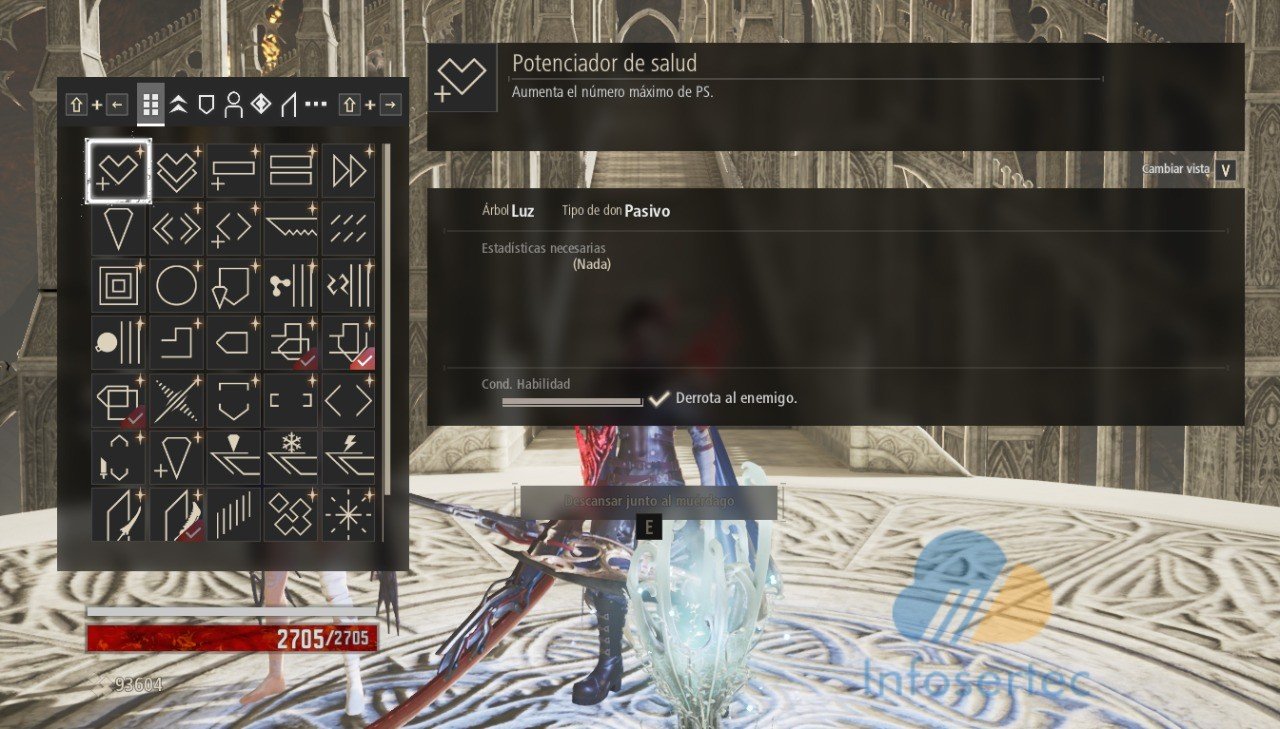Pick the starburst gift icon

click(349, 514)
